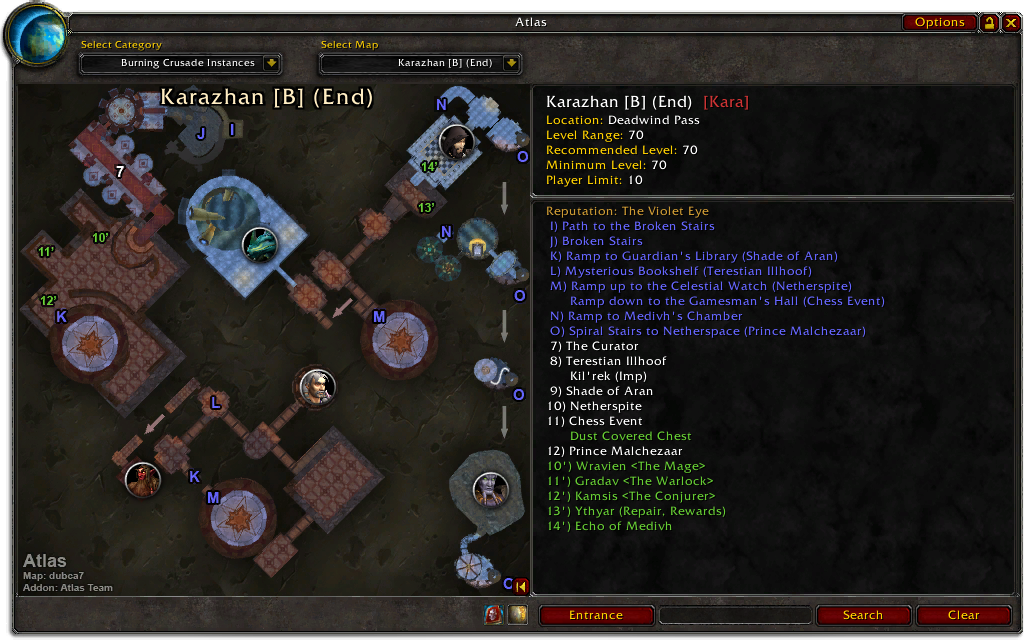Click the Shade of Aran portrait on the map
Screen dimensions: 1024x640
(x=317, y=386)
